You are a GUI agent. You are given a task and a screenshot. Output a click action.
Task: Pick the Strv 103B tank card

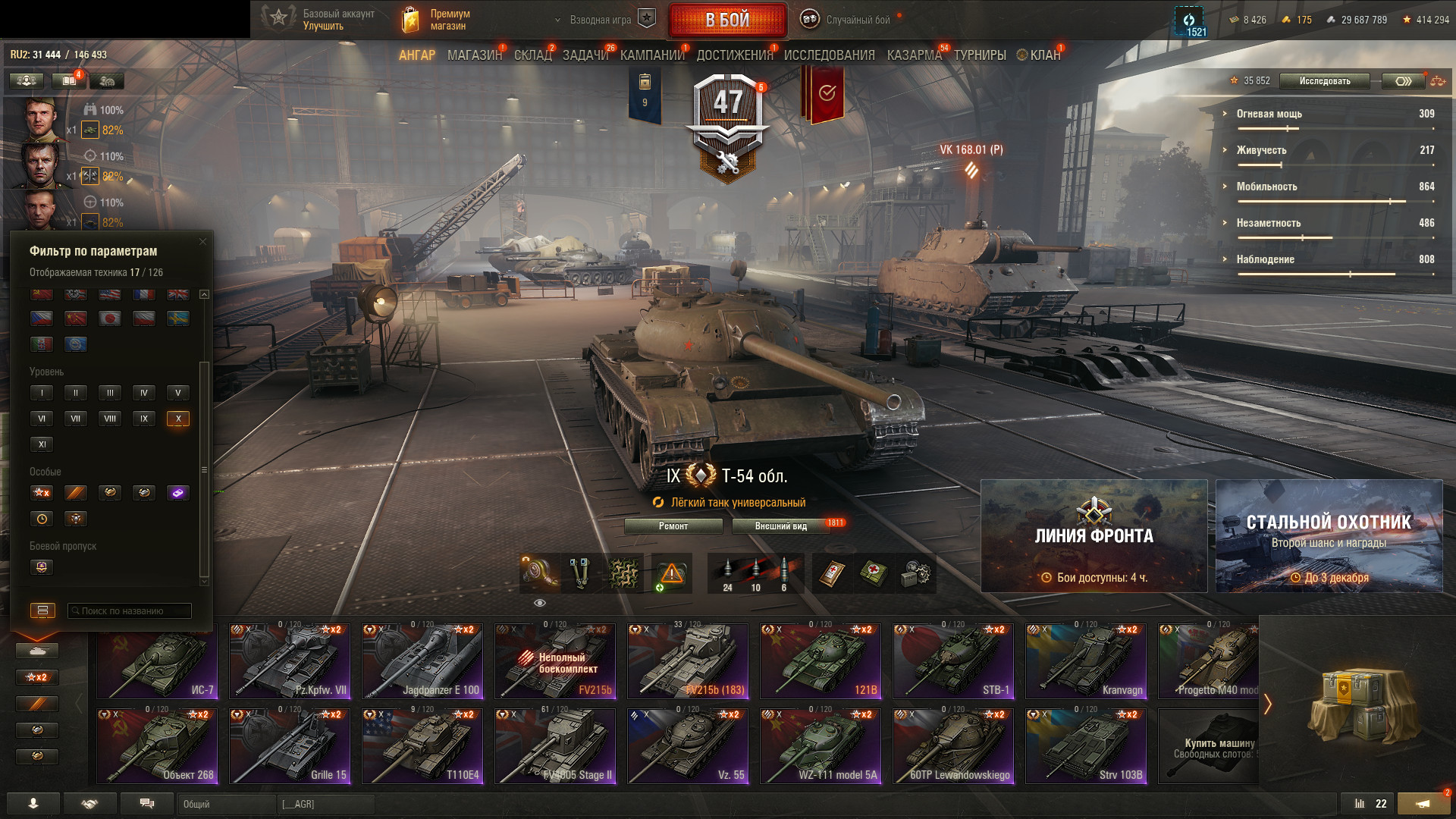[1085, 745]
